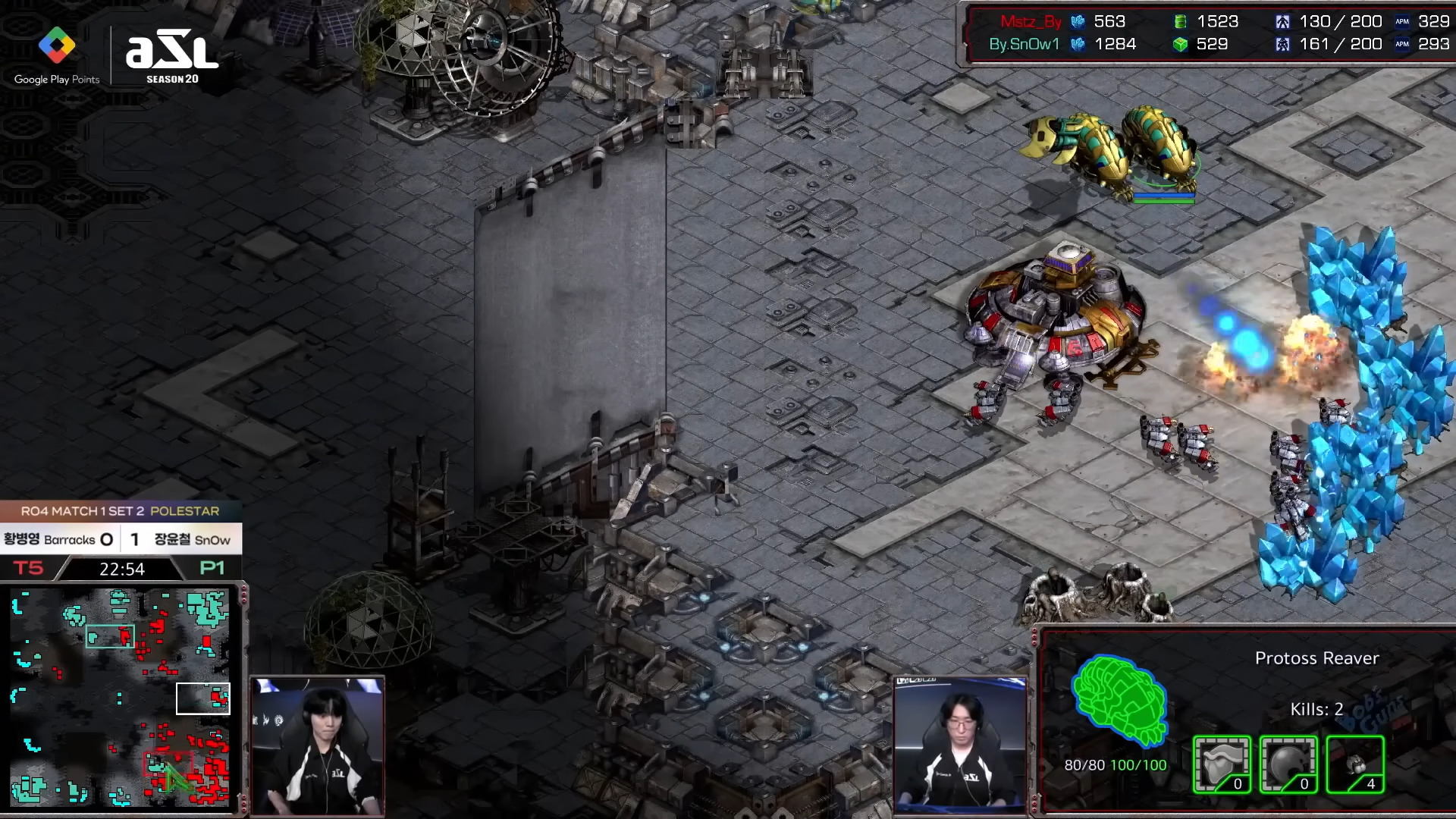
Task: Select the Protoss Reaver wireframe portrait
Action: coord(1119,700)
